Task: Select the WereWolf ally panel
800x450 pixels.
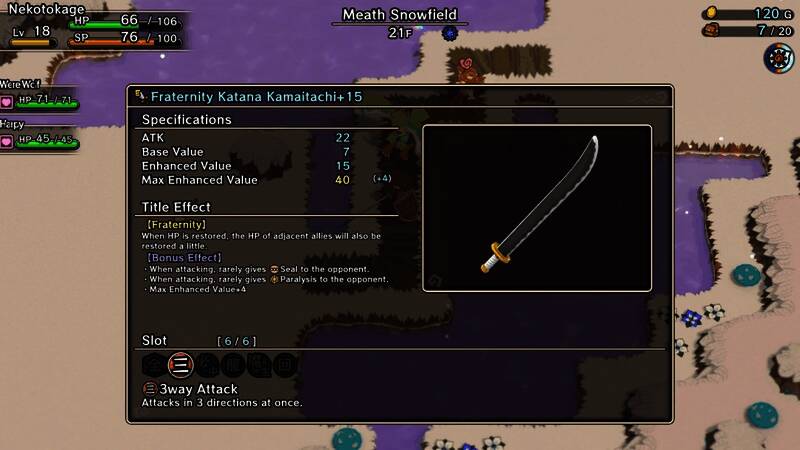Action: [x=38, y=97]
